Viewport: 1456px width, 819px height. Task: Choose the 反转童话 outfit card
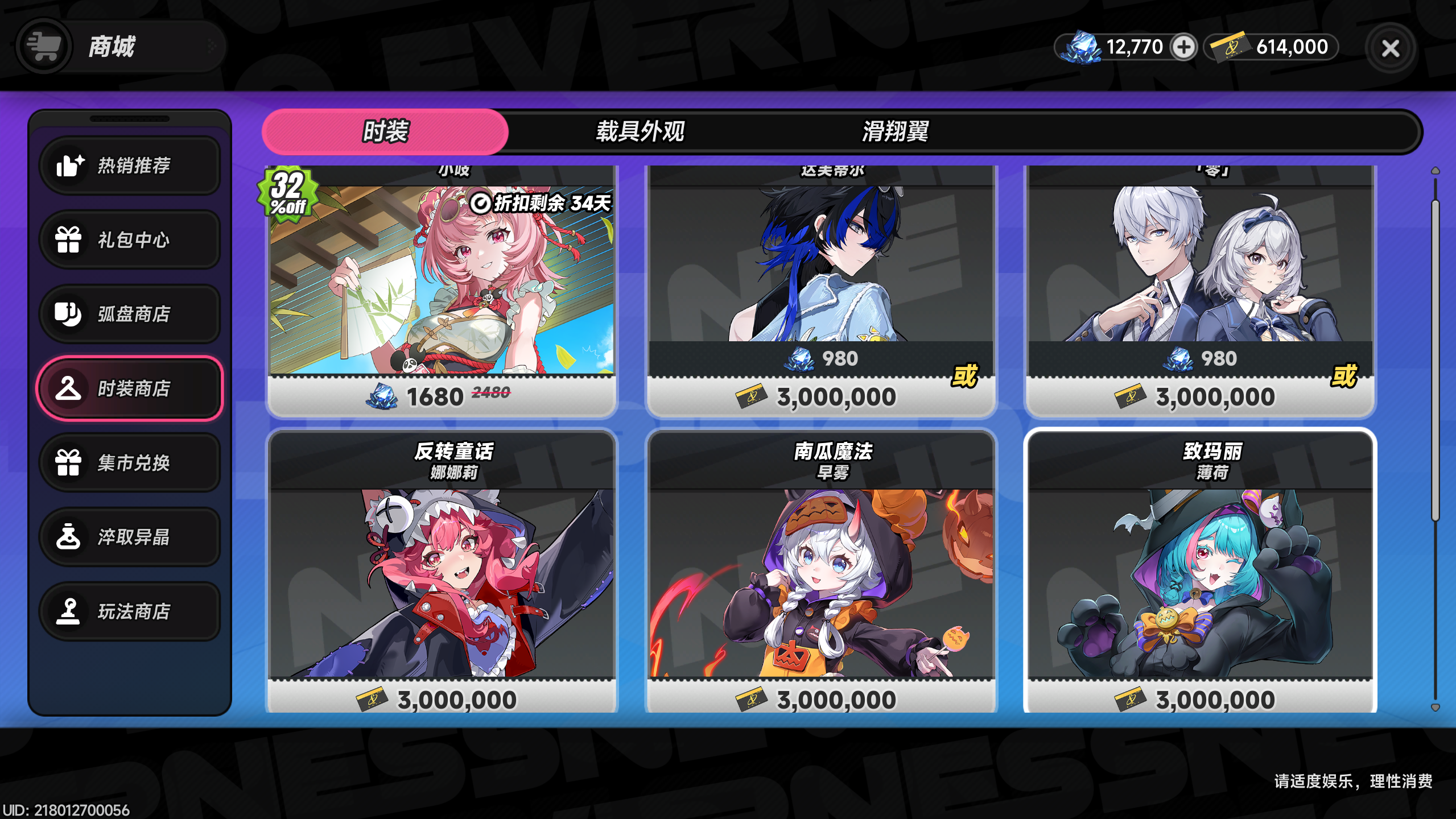442,574
